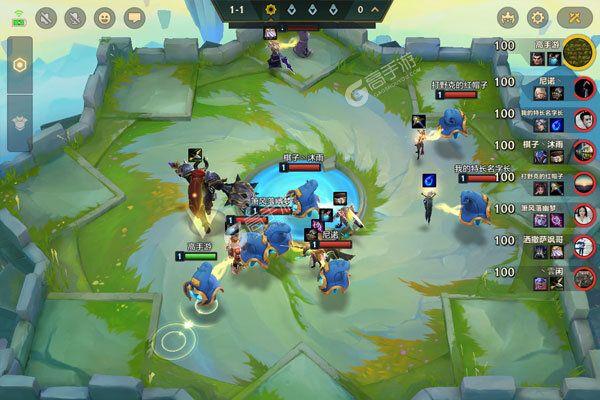
Task: Open the emote smiley face menu
Action: click(x=105, y=18)
